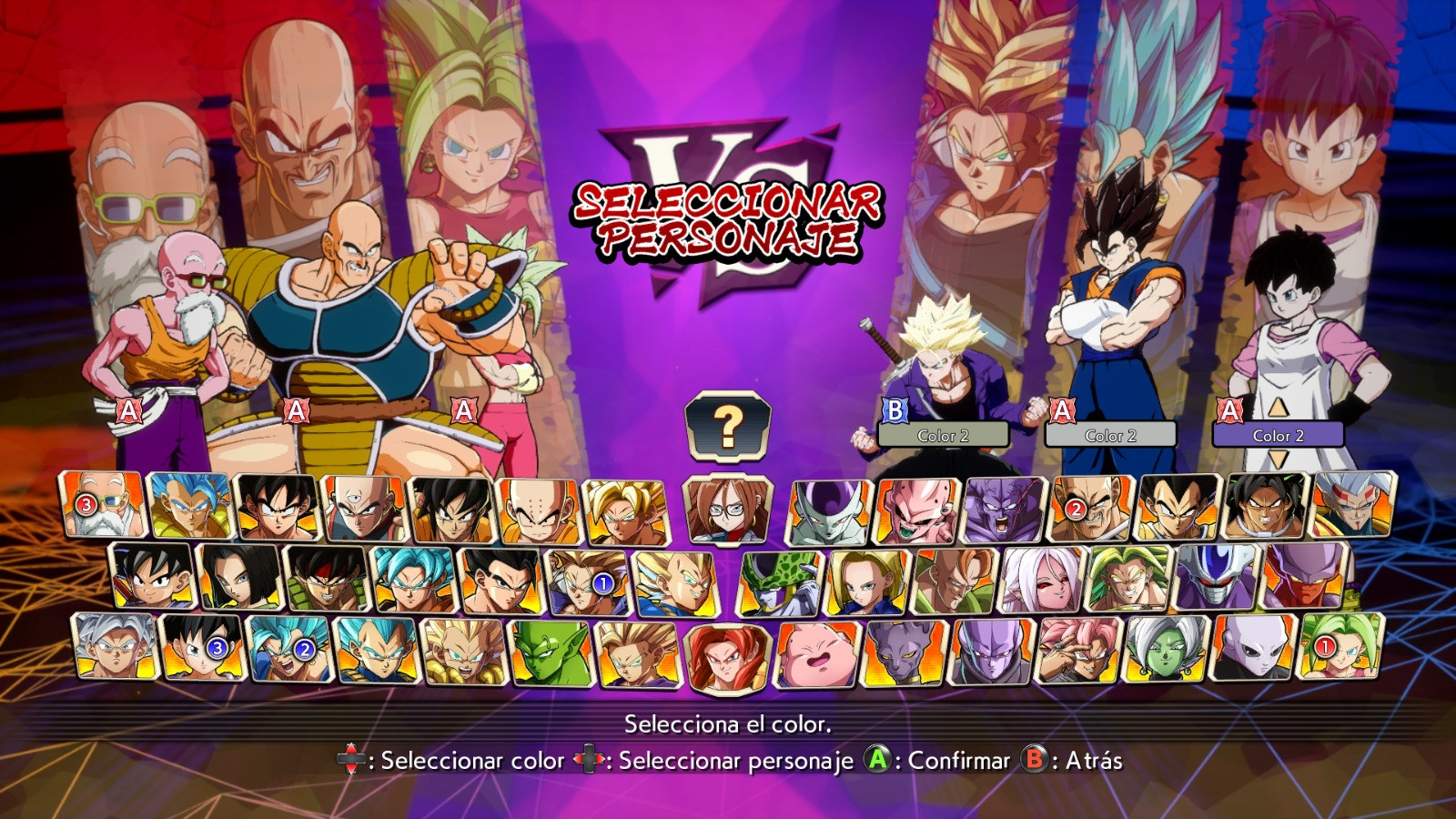1456x819 pixels.
Task: Select Piccolo's portrait
Action: 546,655
